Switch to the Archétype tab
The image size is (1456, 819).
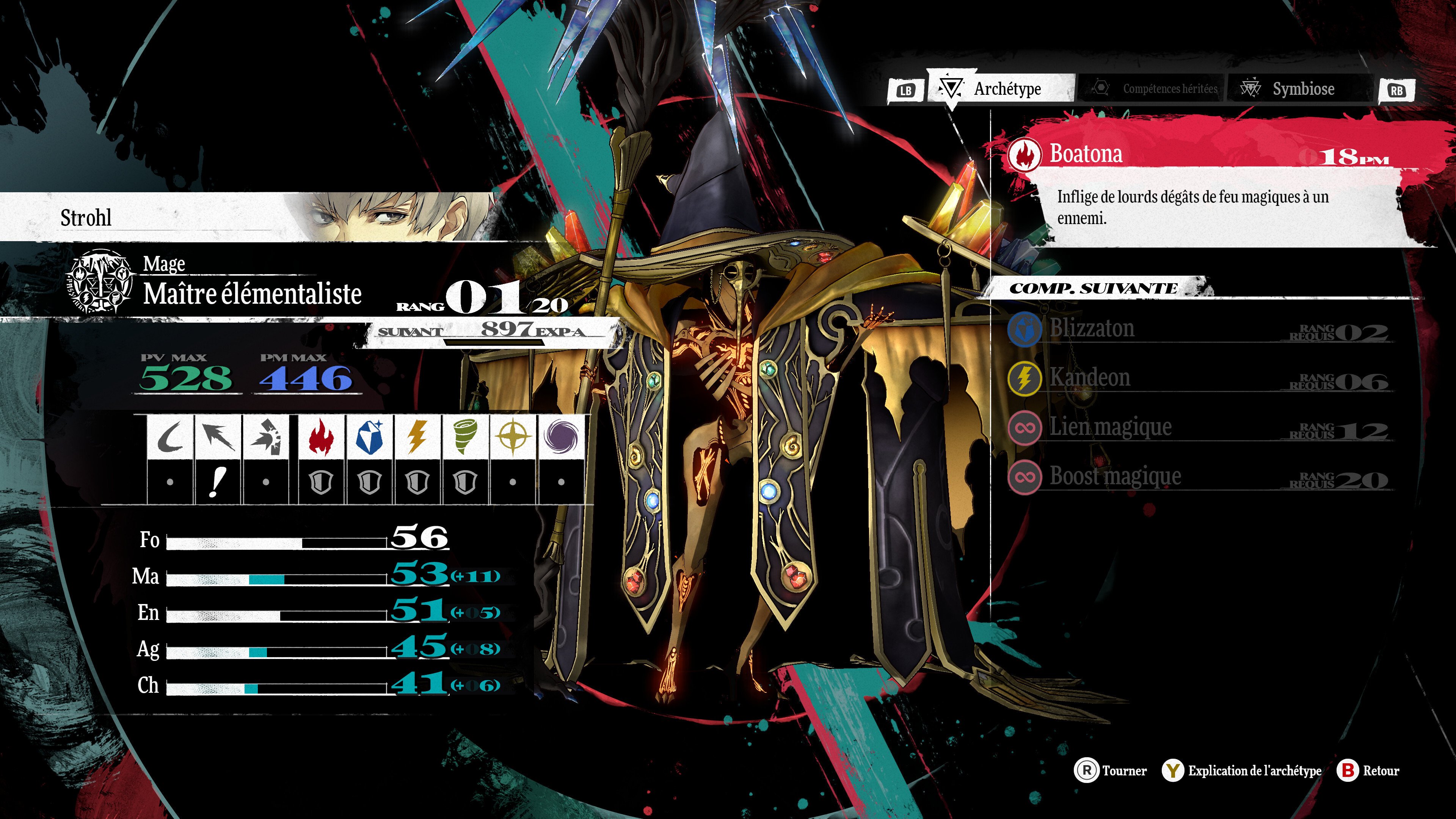(x=1001, y=89)
